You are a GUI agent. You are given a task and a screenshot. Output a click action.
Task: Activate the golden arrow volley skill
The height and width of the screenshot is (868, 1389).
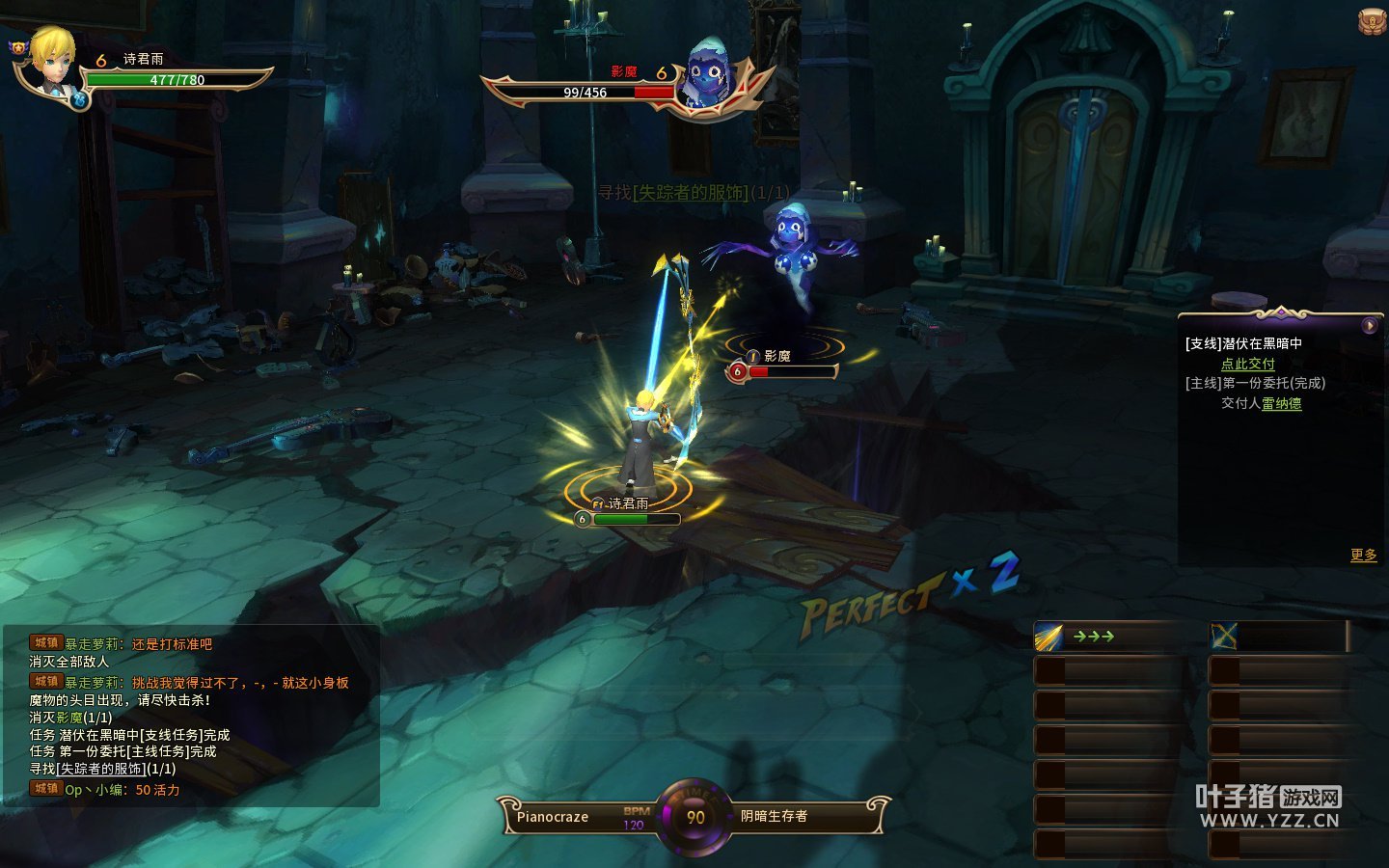pyautogui.click(x=1049, y=637)
